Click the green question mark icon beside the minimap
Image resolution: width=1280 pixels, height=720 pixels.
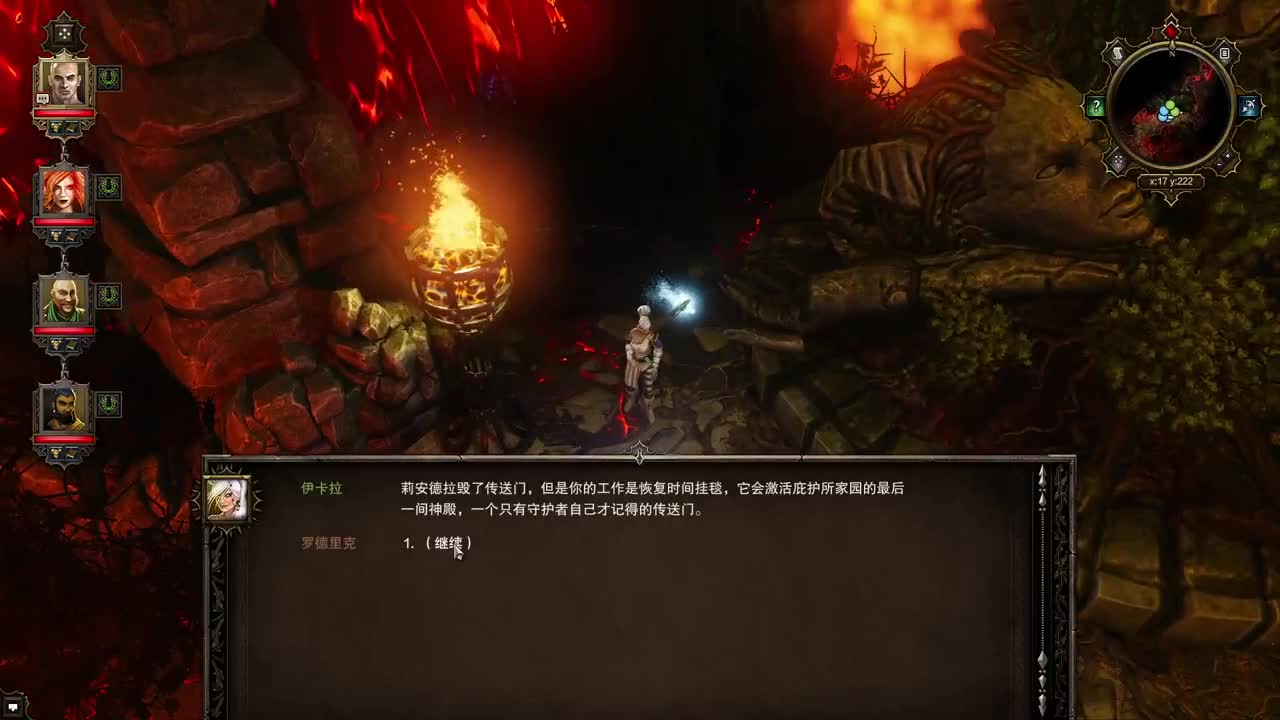click(x=1096, y=106)
